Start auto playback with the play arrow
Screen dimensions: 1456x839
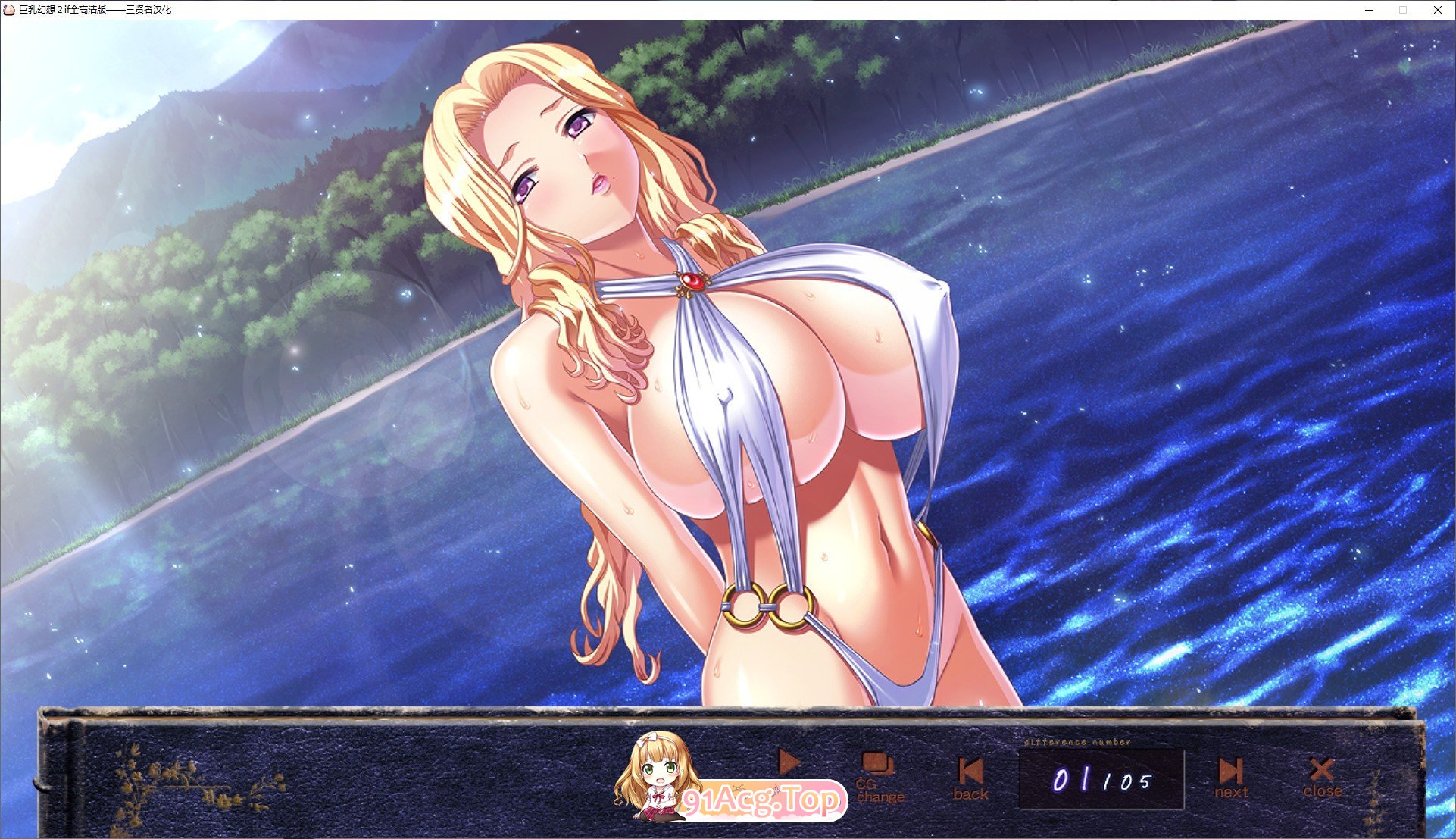[789, 762]
